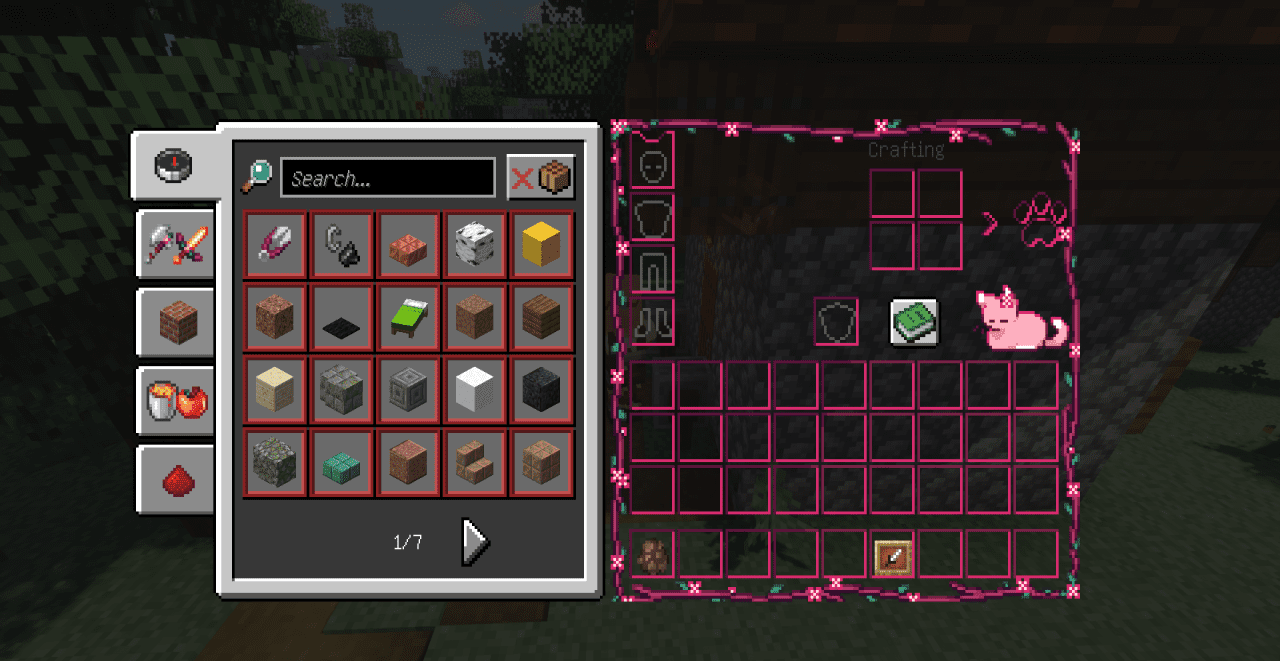Open the green recipe book
Viewport: 1280px width, 661px height.
click(x=914, y=322)
